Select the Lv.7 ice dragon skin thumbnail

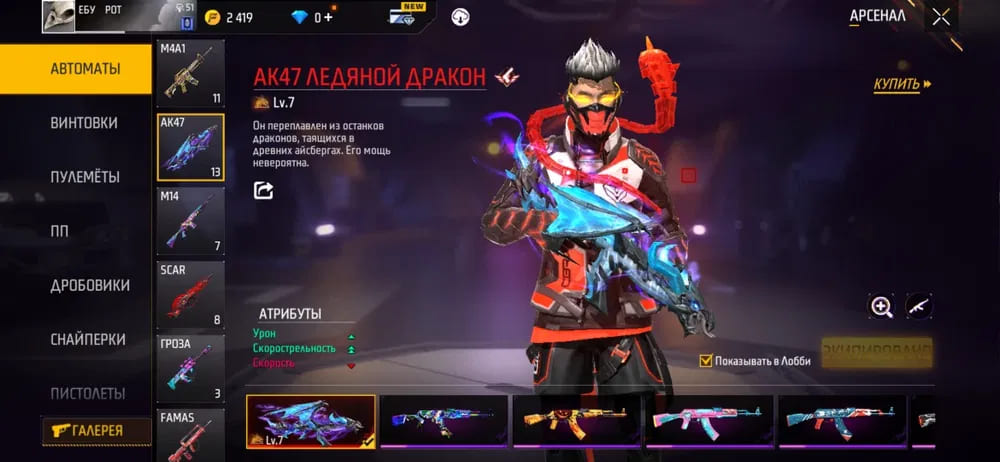[311, 420]
